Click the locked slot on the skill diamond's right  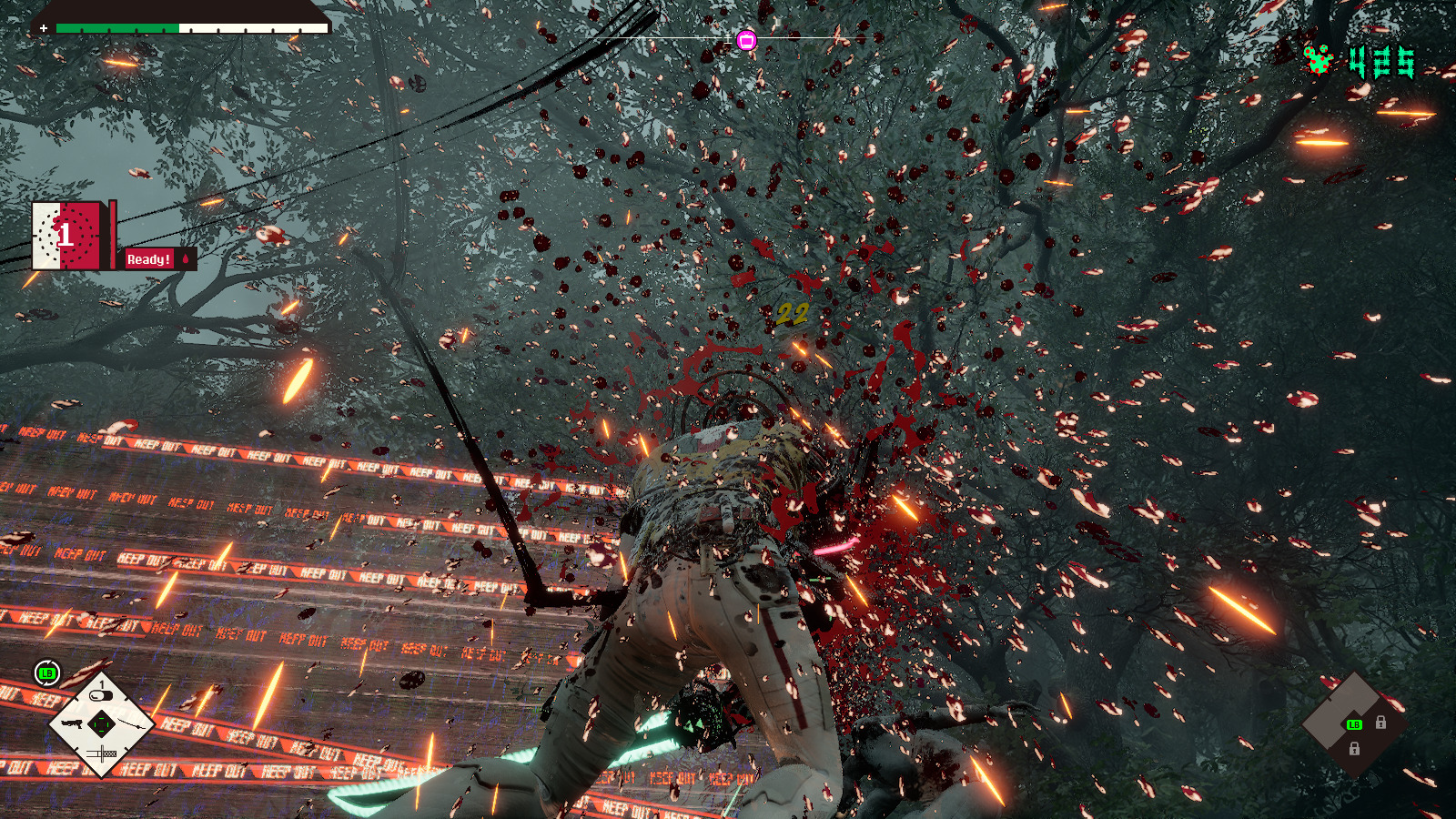tap(1380, 723)
